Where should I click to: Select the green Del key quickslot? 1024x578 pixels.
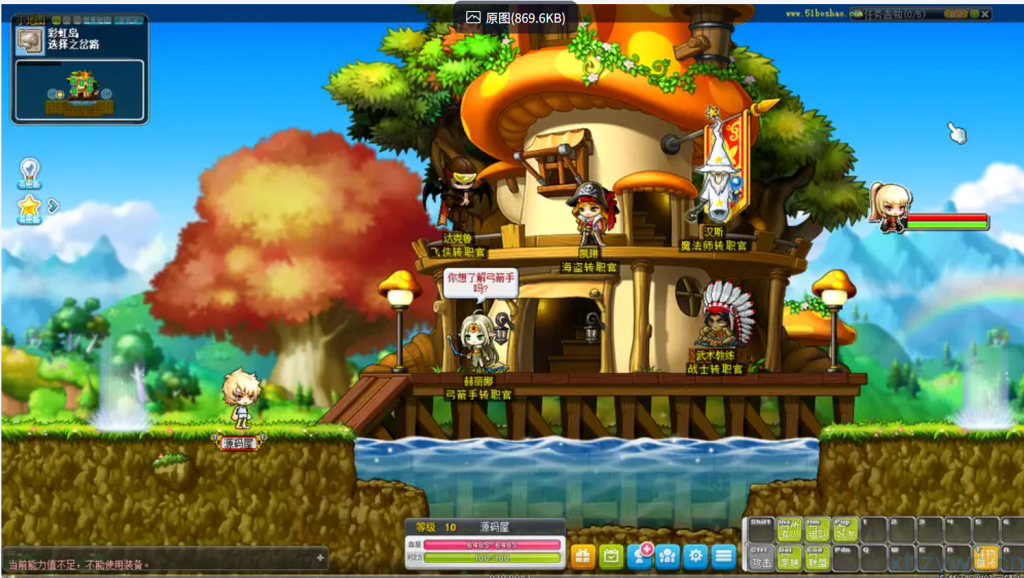point(790,558)
